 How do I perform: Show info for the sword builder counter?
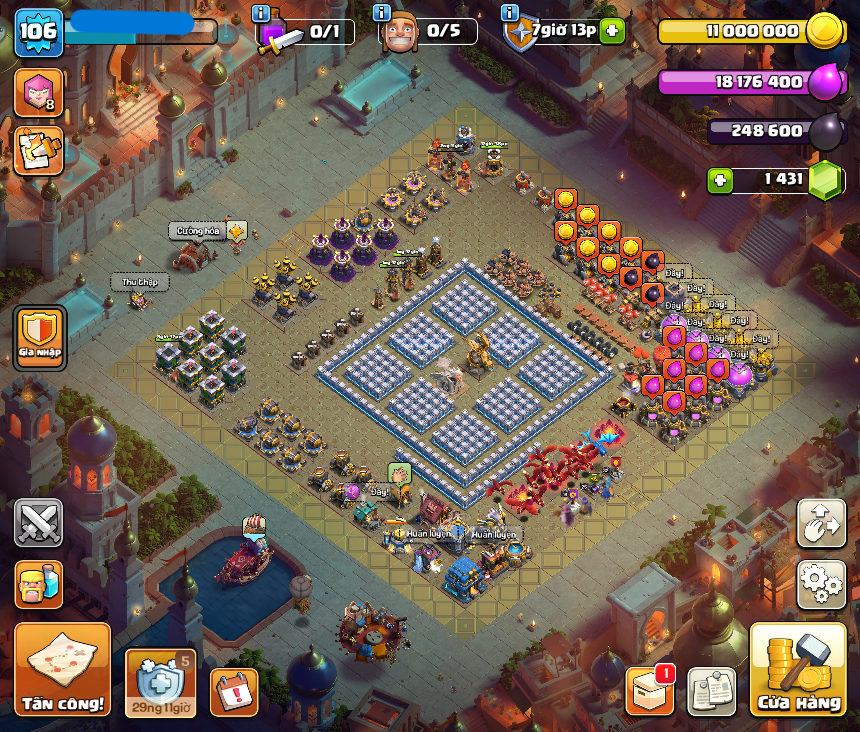pos(262,13)
